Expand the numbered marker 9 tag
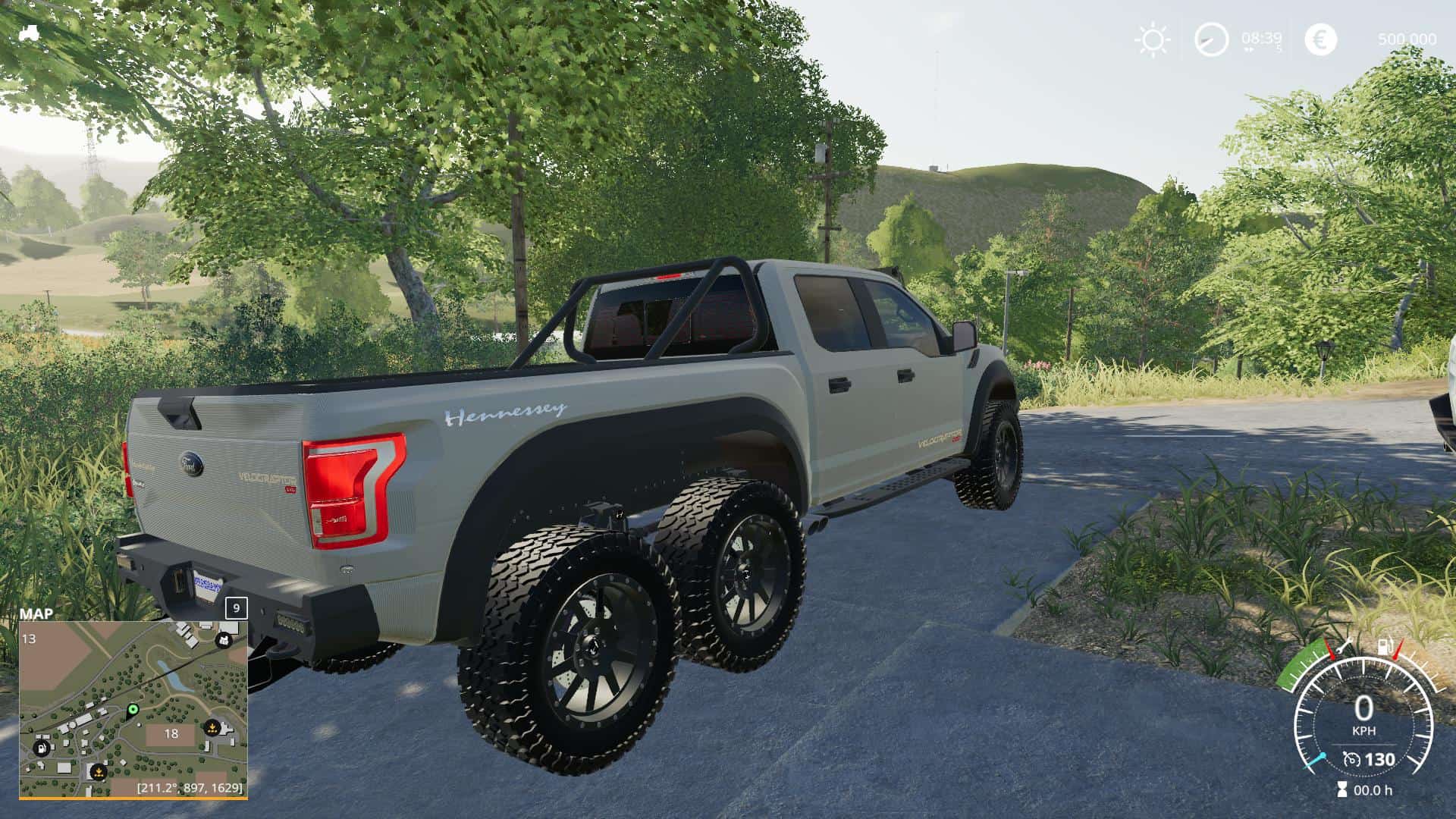 tap(237, 608)
